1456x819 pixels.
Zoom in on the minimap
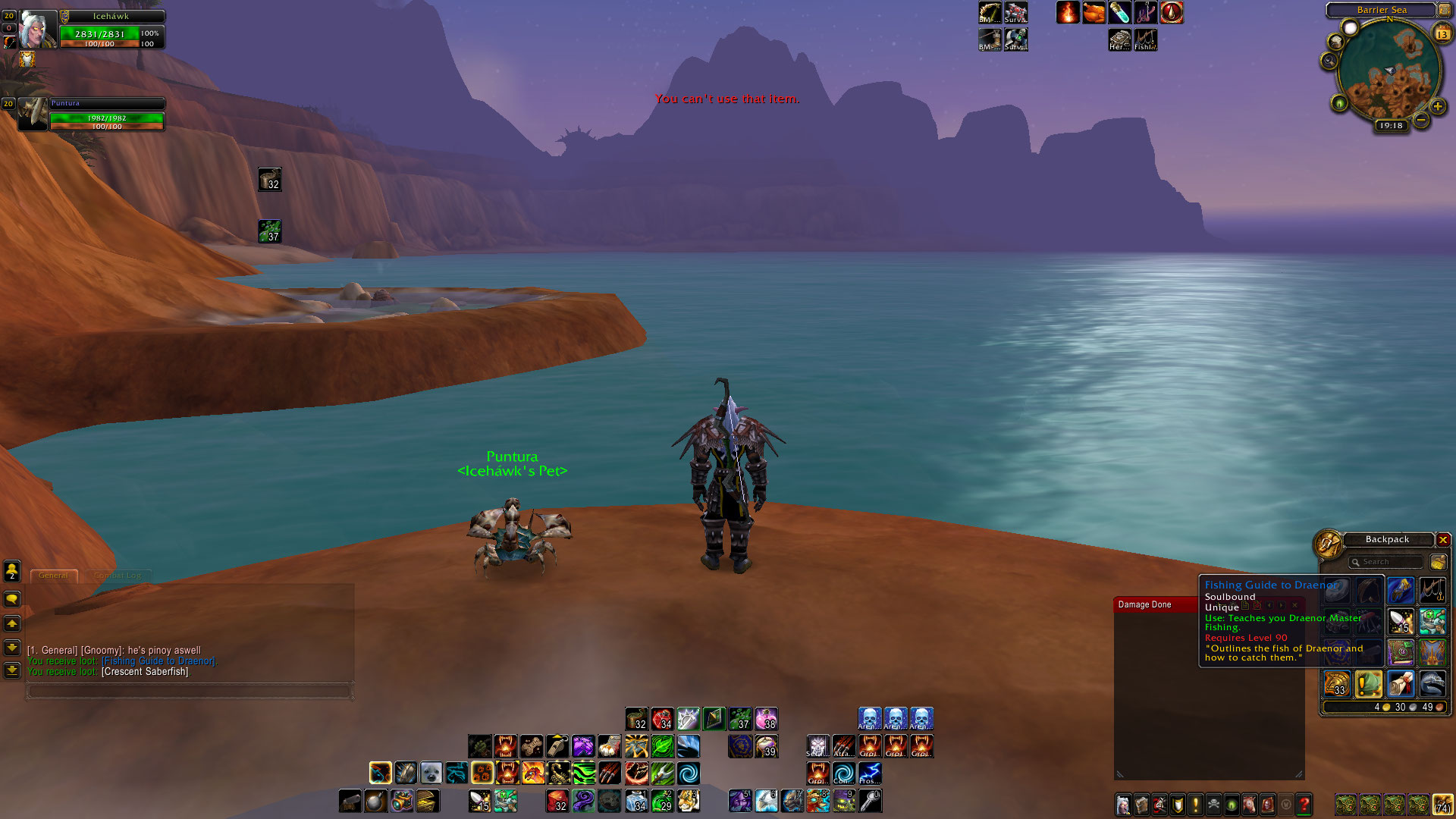(1437, 107)
